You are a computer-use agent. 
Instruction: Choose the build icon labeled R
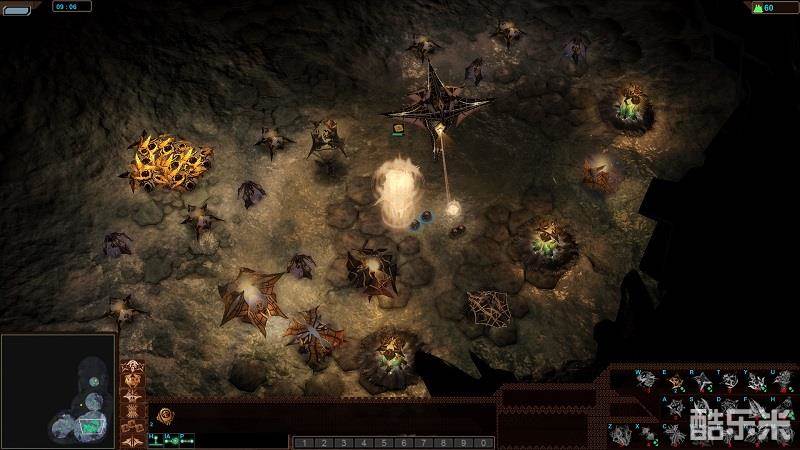click(x=701, y=381)
